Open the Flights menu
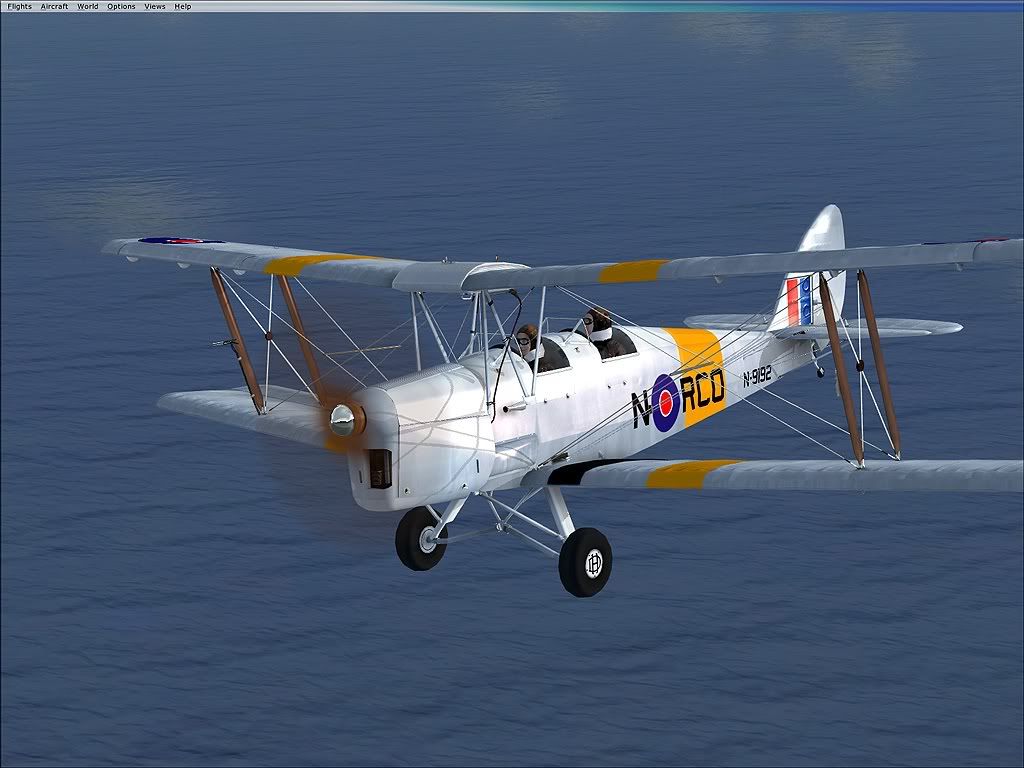 [x=19, y=6]
